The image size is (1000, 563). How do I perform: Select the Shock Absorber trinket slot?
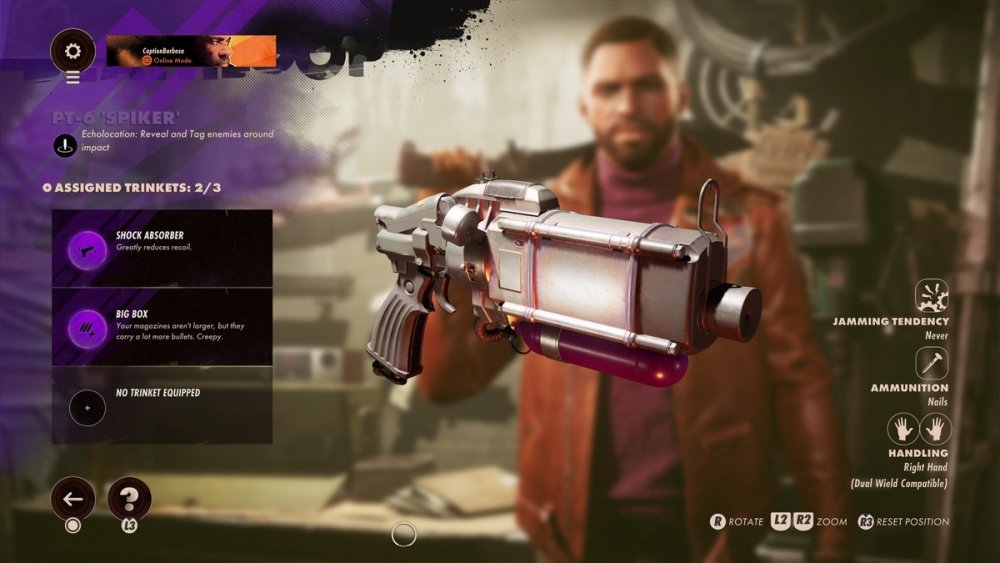tap(162, 248)
